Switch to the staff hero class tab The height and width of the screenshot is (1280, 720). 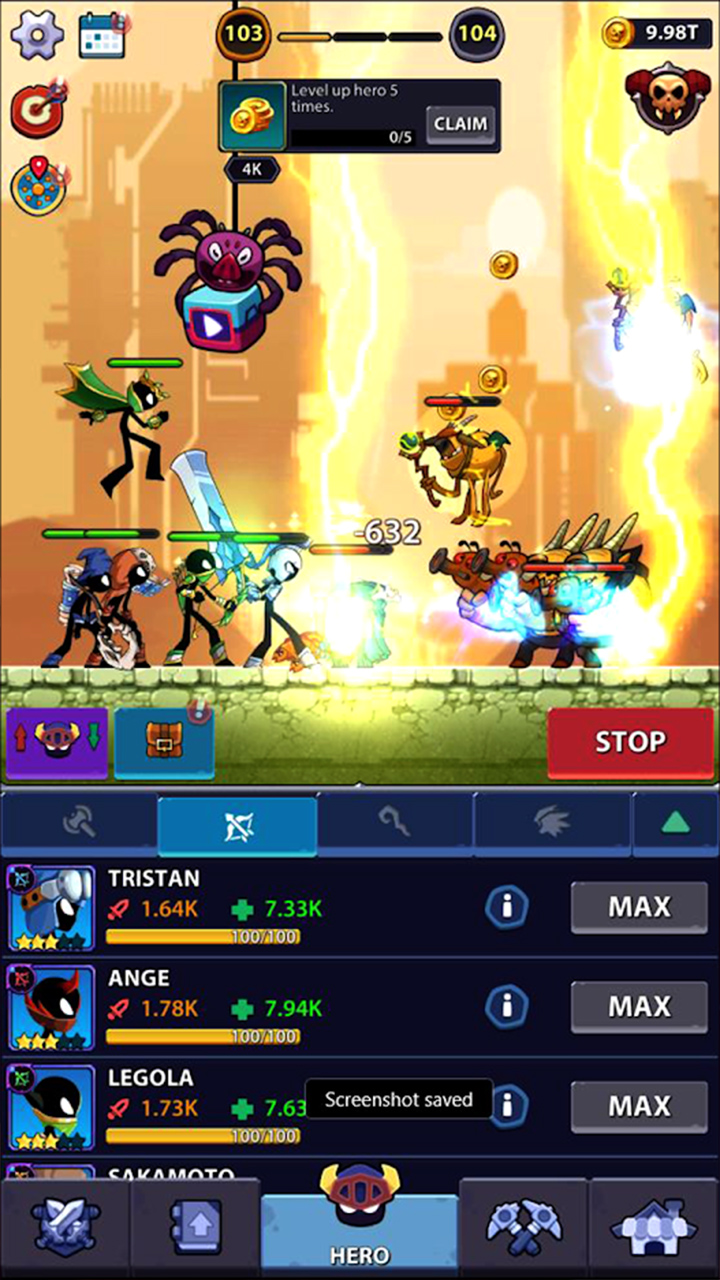(395, 826)
